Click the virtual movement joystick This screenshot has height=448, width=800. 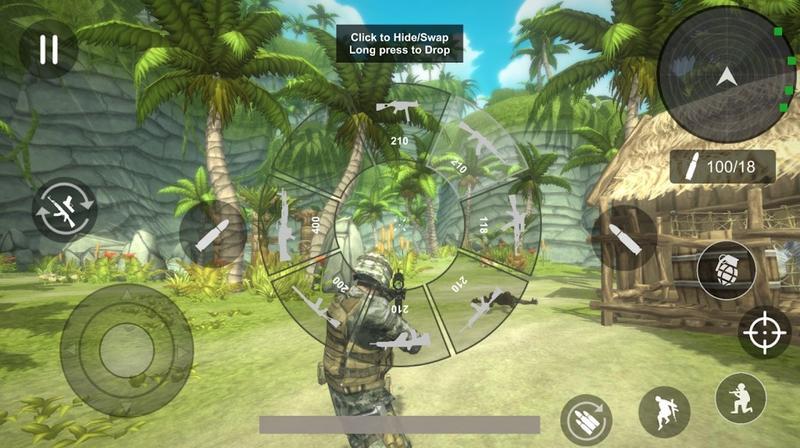tap(126, 350)
